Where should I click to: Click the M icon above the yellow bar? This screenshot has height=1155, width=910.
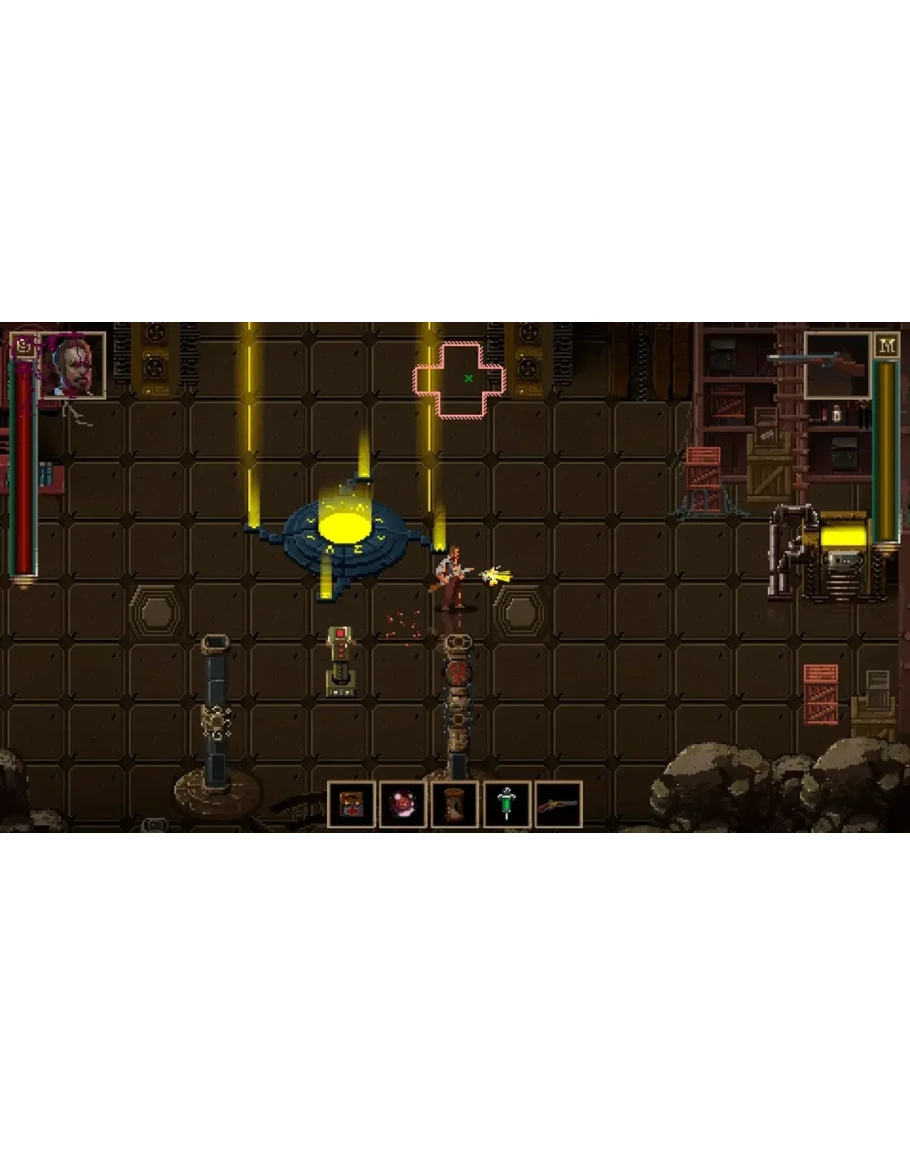point(886,346)
